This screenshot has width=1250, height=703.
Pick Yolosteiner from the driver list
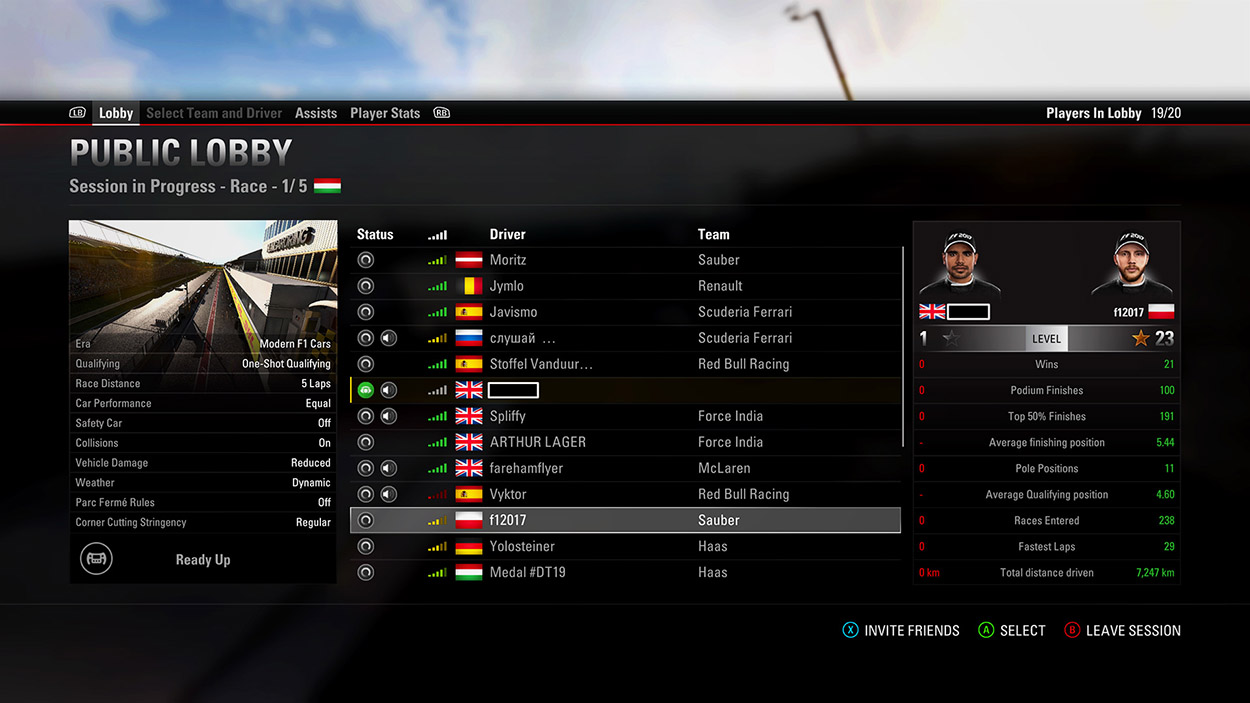pos(625,546)
